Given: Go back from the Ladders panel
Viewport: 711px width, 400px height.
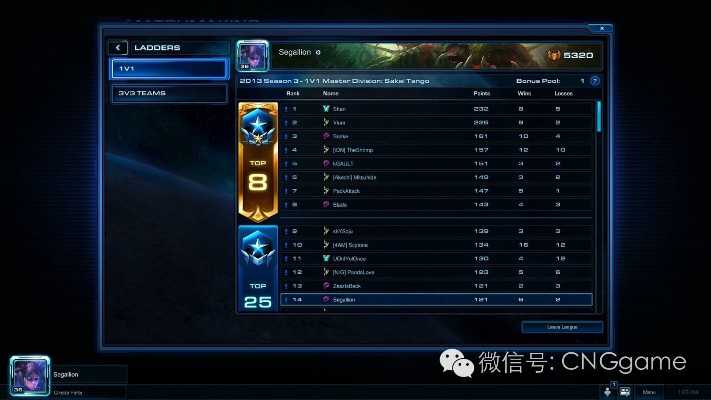Looking at the screenshot, I should tap(119, 47).
